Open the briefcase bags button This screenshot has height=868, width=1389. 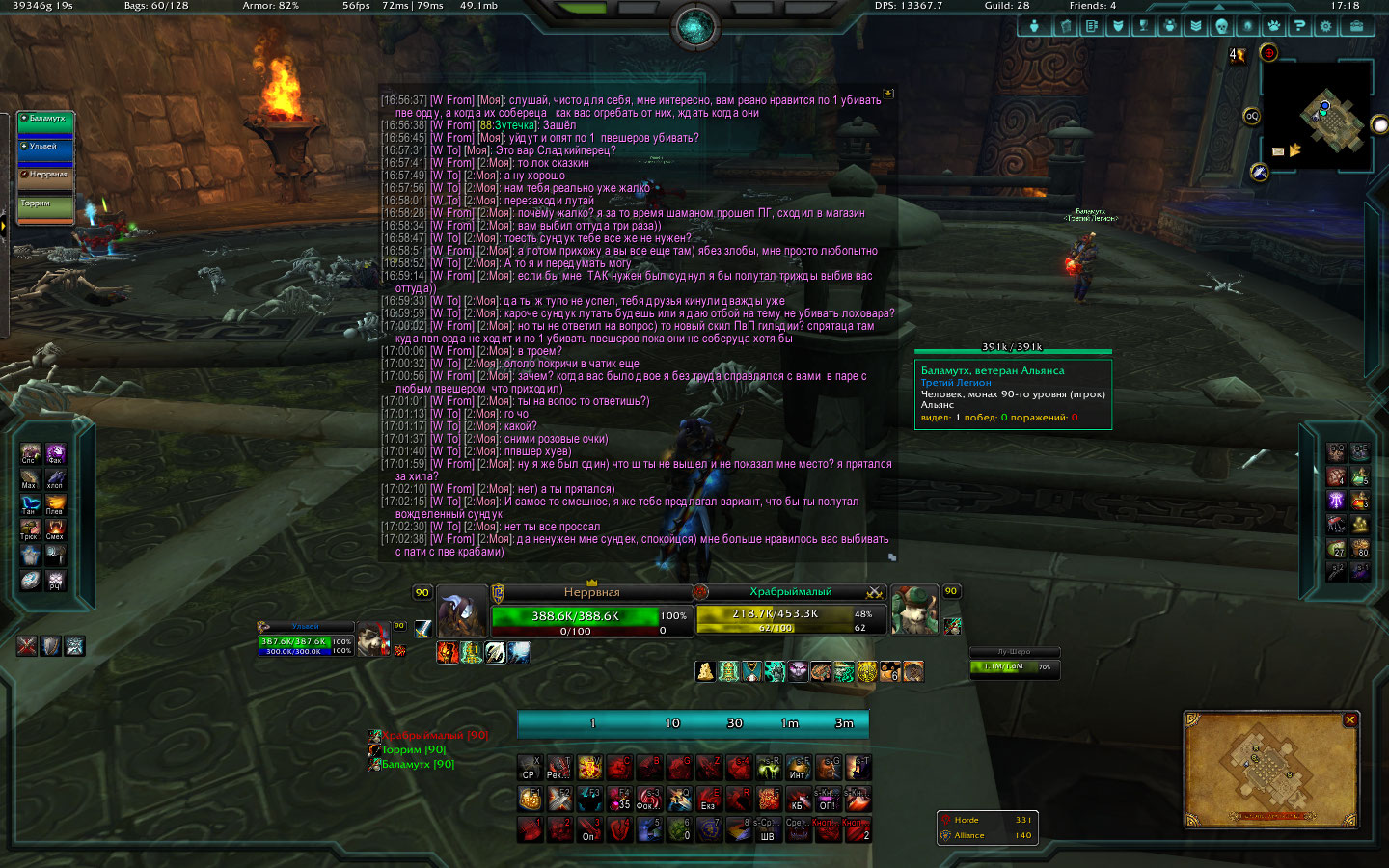tap(1355, 26)
